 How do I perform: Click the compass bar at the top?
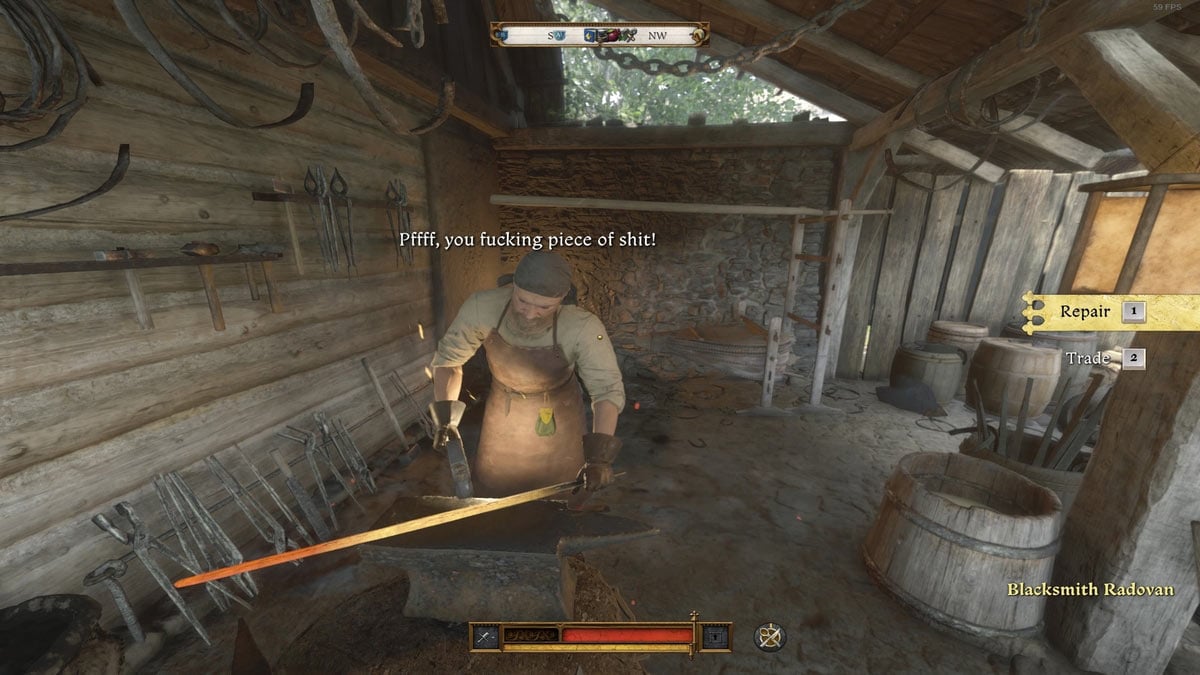pyautogui.click(x=600, y=35)
